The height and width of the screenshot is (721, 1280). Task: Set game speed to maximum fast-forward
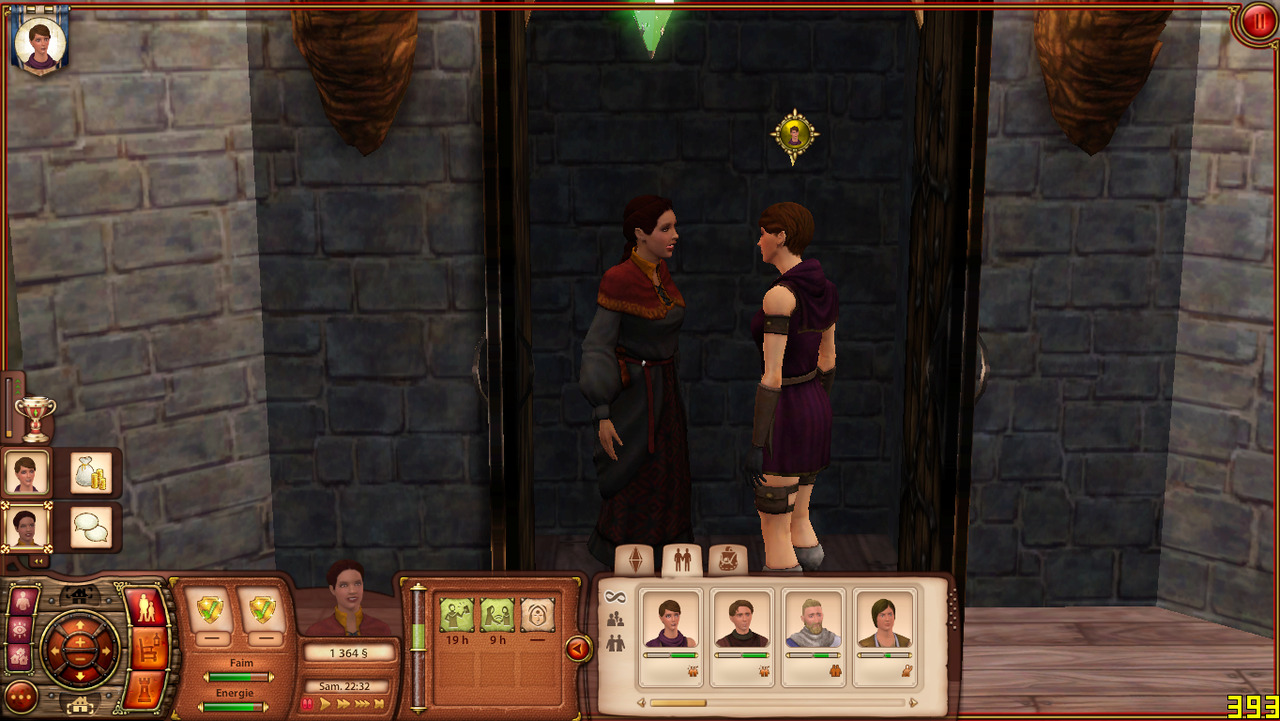(377, 704)
